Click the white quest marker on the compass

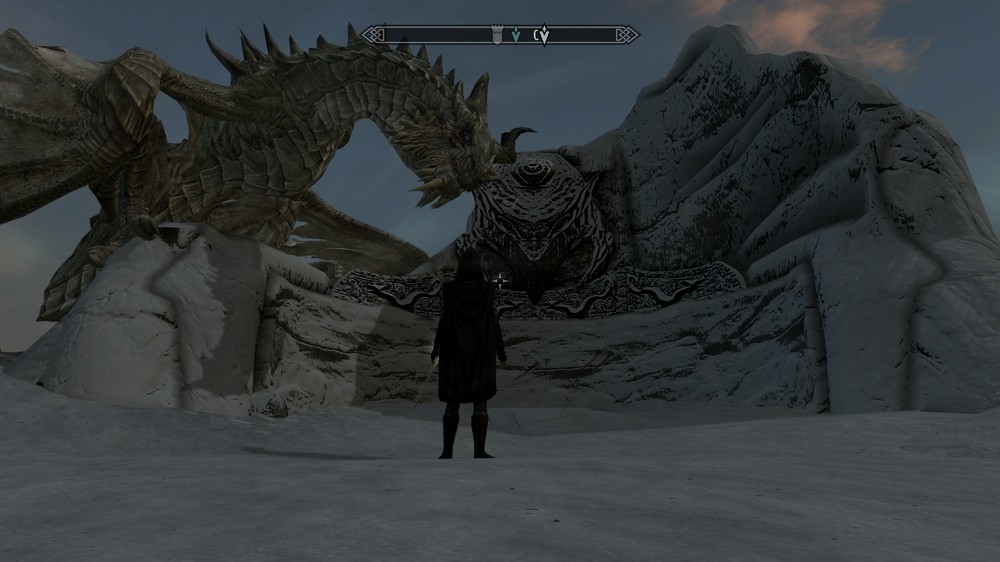pos(543,36)
